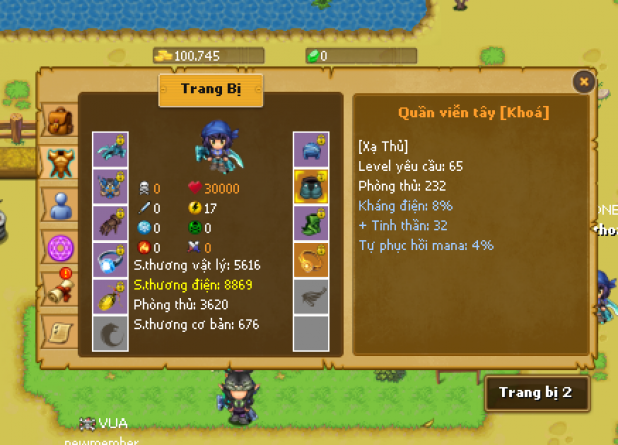
Task: Switch to the backpack inventory tab
Action: (x=61, y=122)
